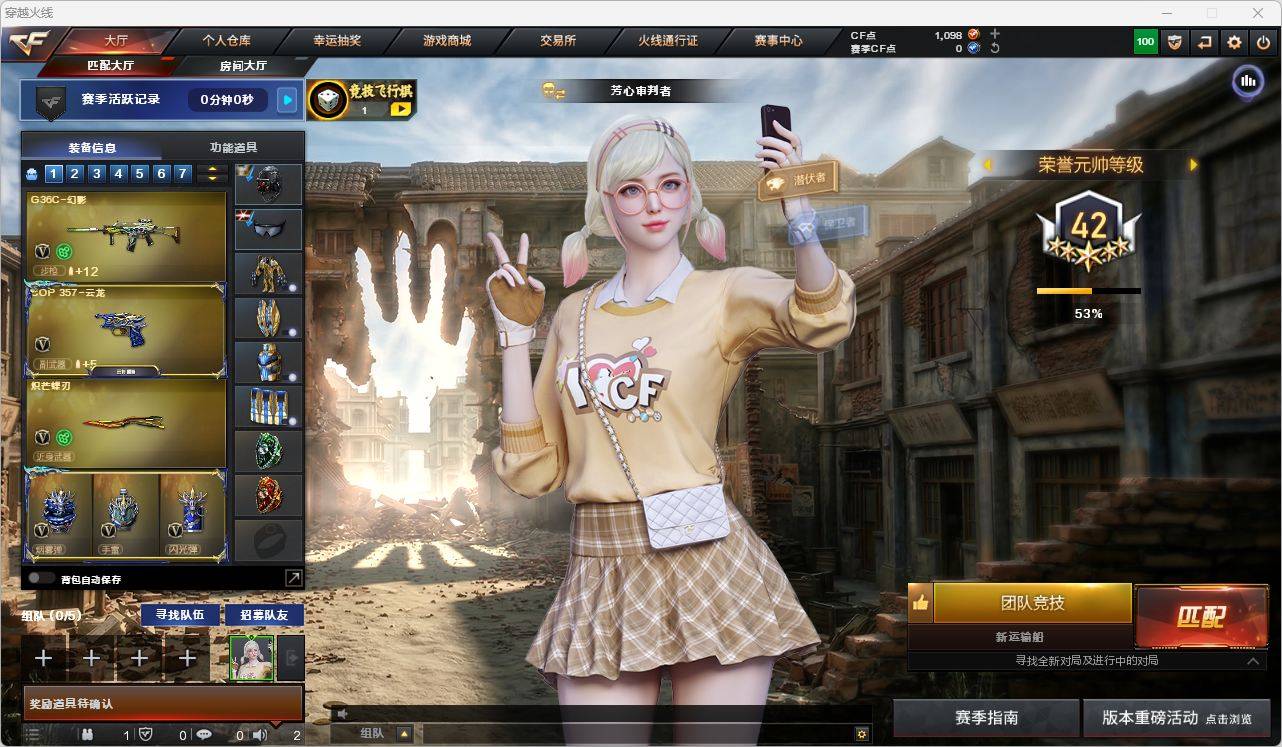Click the statistics chart icon near honor rank
The height and width of the screenshot is (747, 1282).
(1247, 81)
